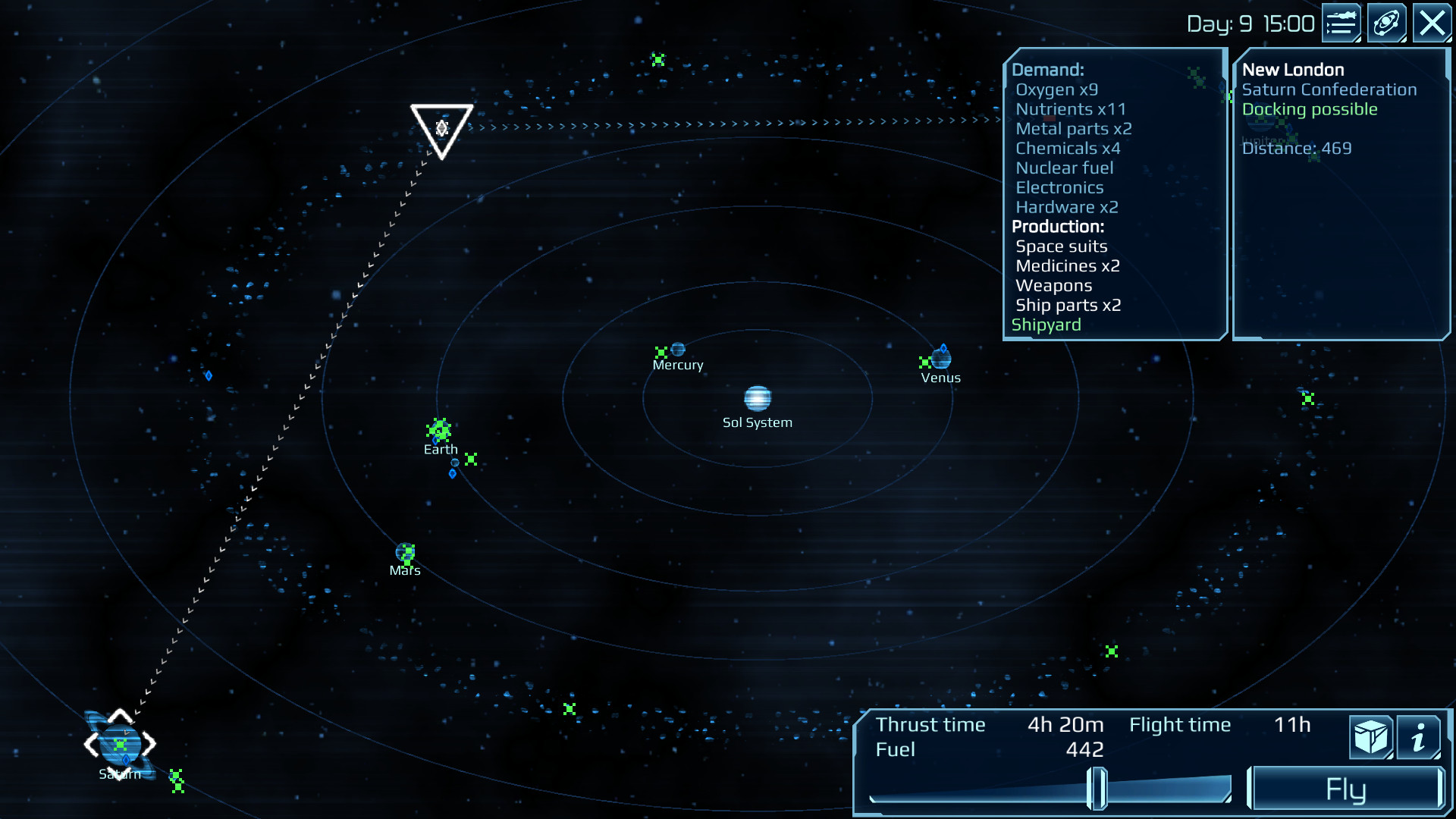Select the station icon near Mercury
Screen dimensions: 1456x819
663,351
